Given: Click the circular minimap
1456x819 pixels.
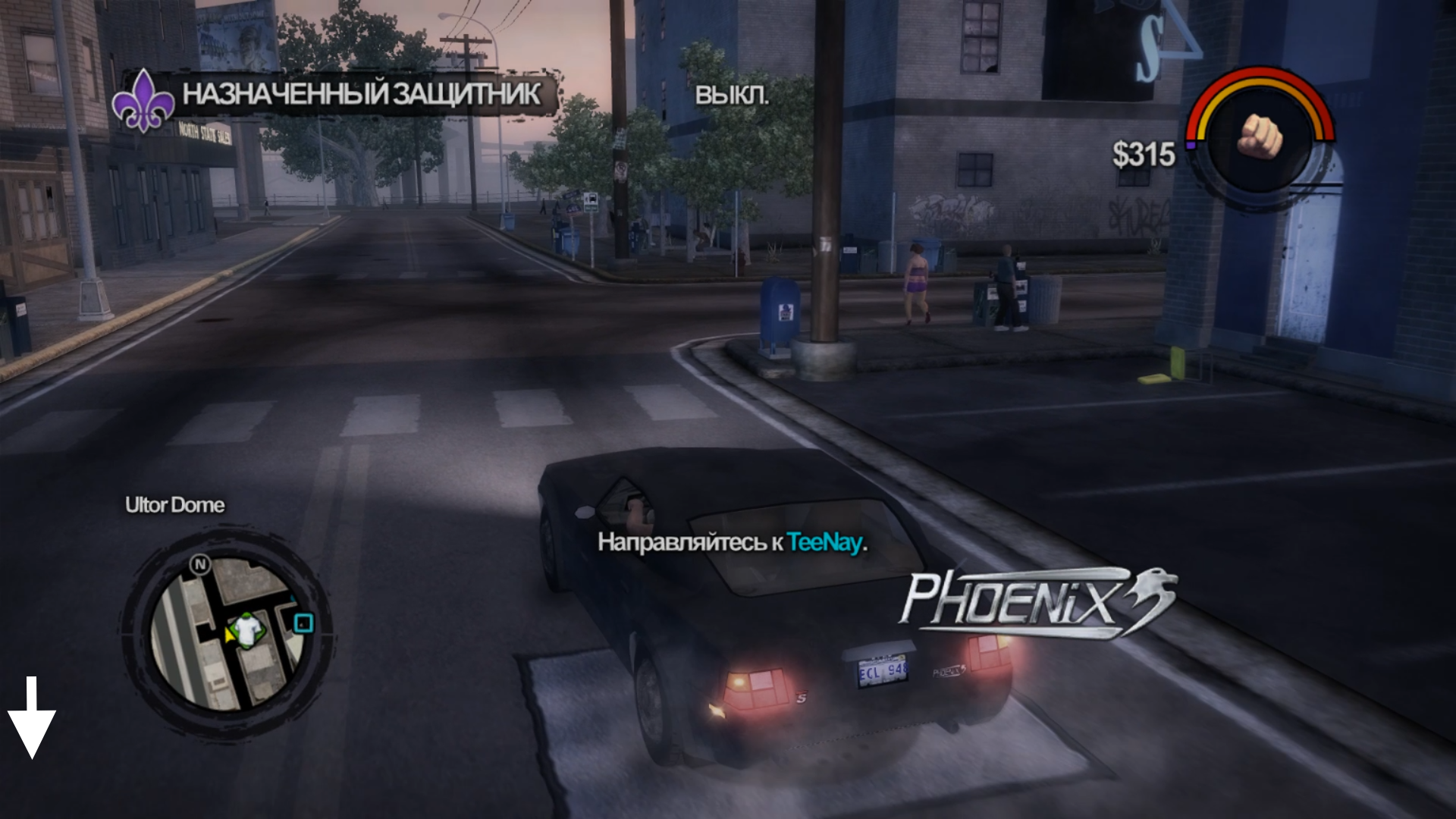Looking at the screenshot, I should tap(226, 634).
